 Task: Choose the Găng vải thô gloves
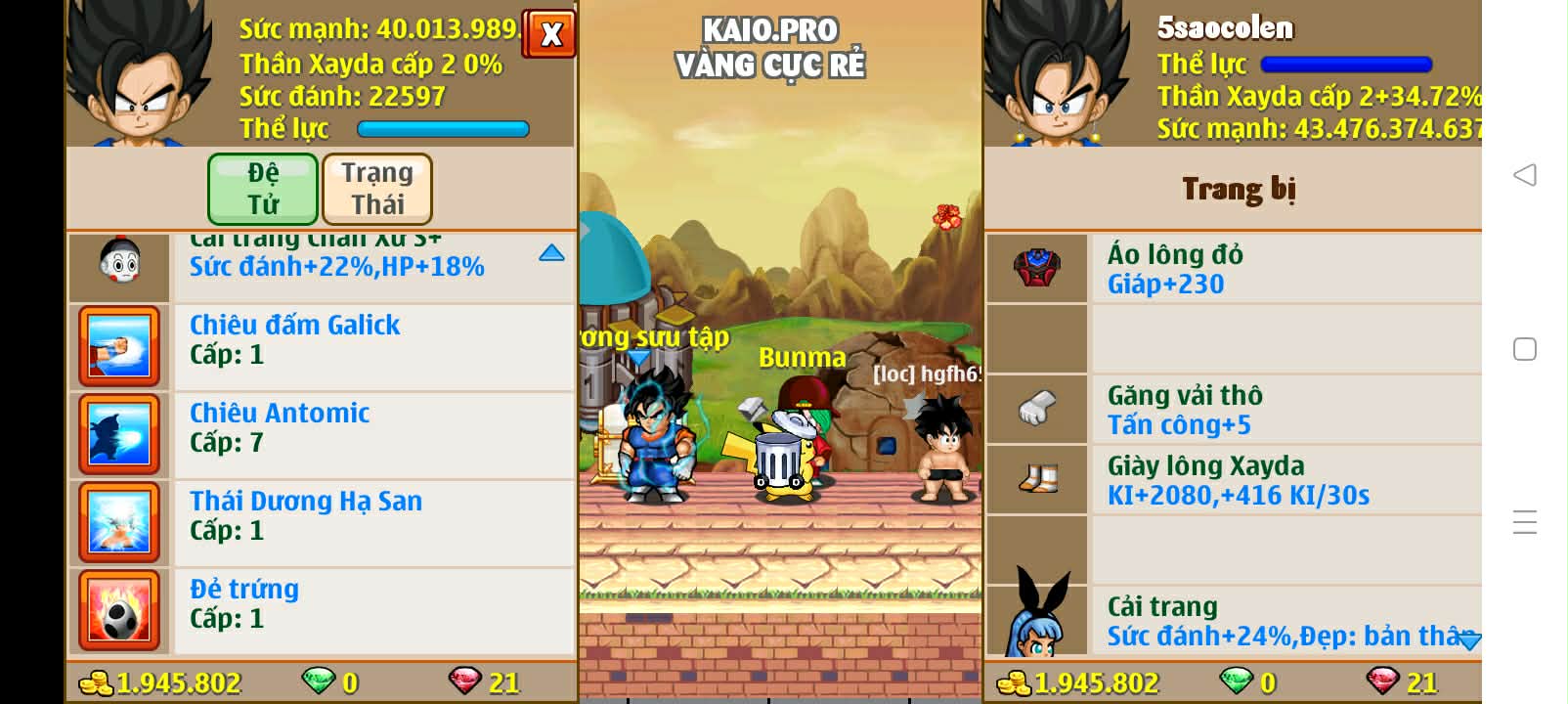tap(1232, 410)
